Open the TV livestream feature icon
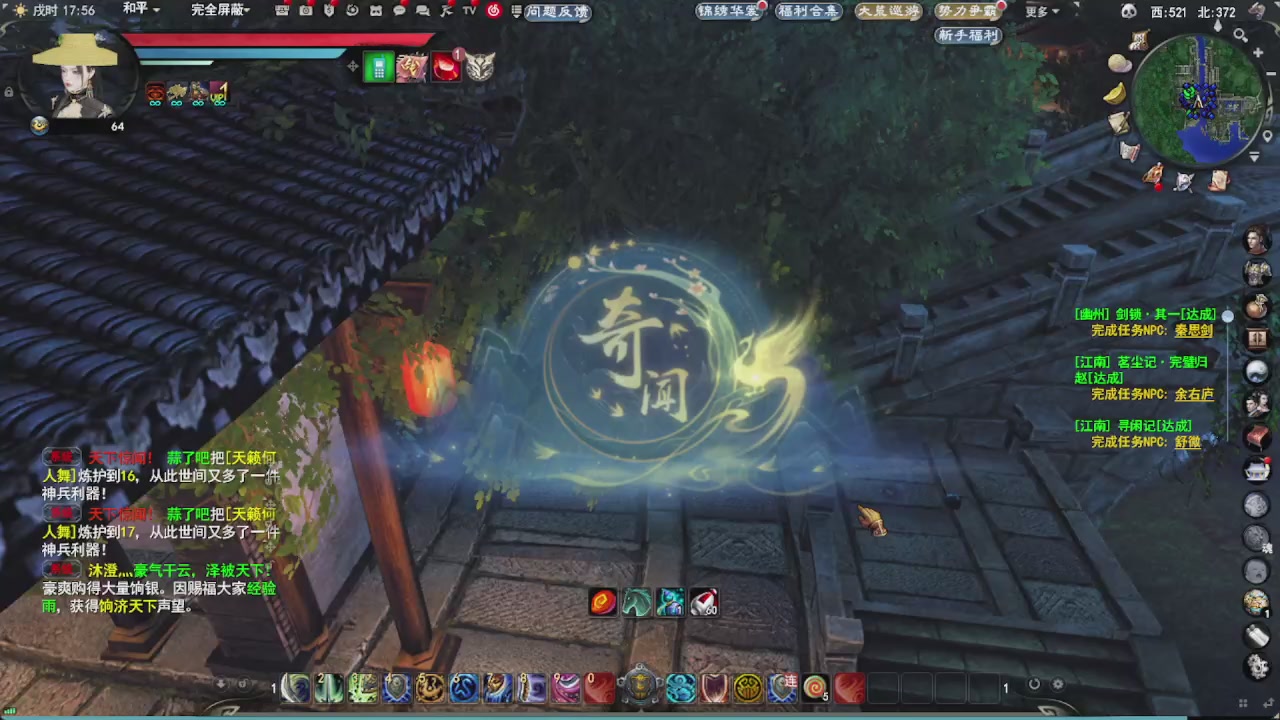 (468, 12)
